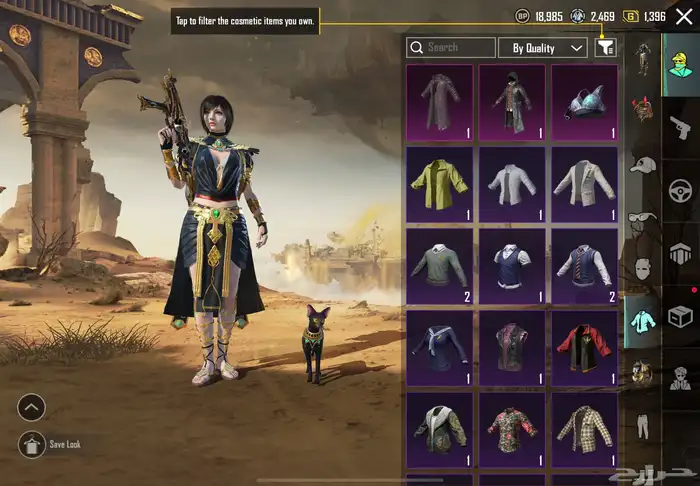The height and width of the screenshot is (486, 700).
Task: Open the crate box category tab
Action: click(681, 317)
